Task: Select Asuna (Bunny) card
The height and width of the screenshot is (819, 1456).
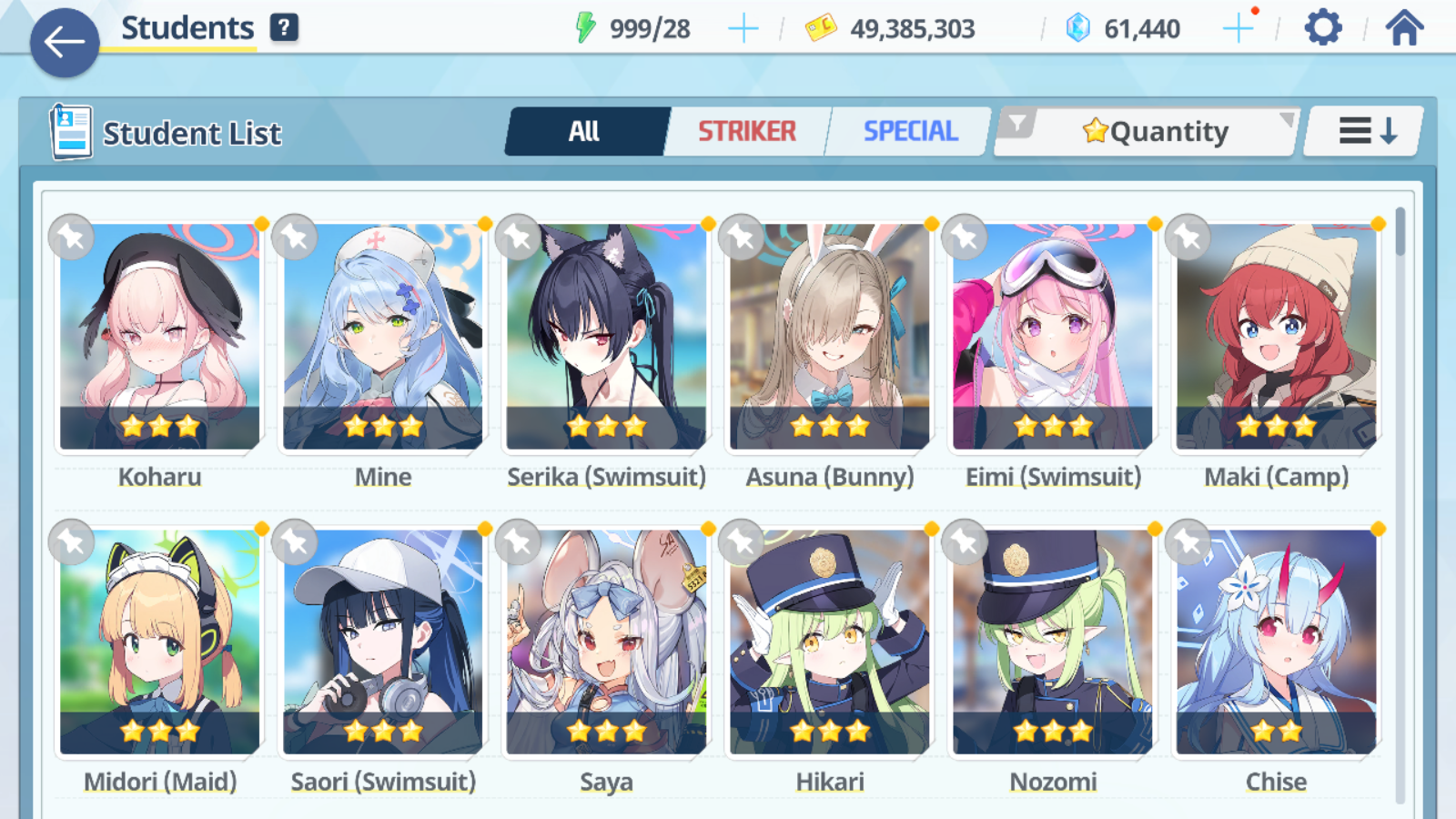Action: [x=830, y=337]
